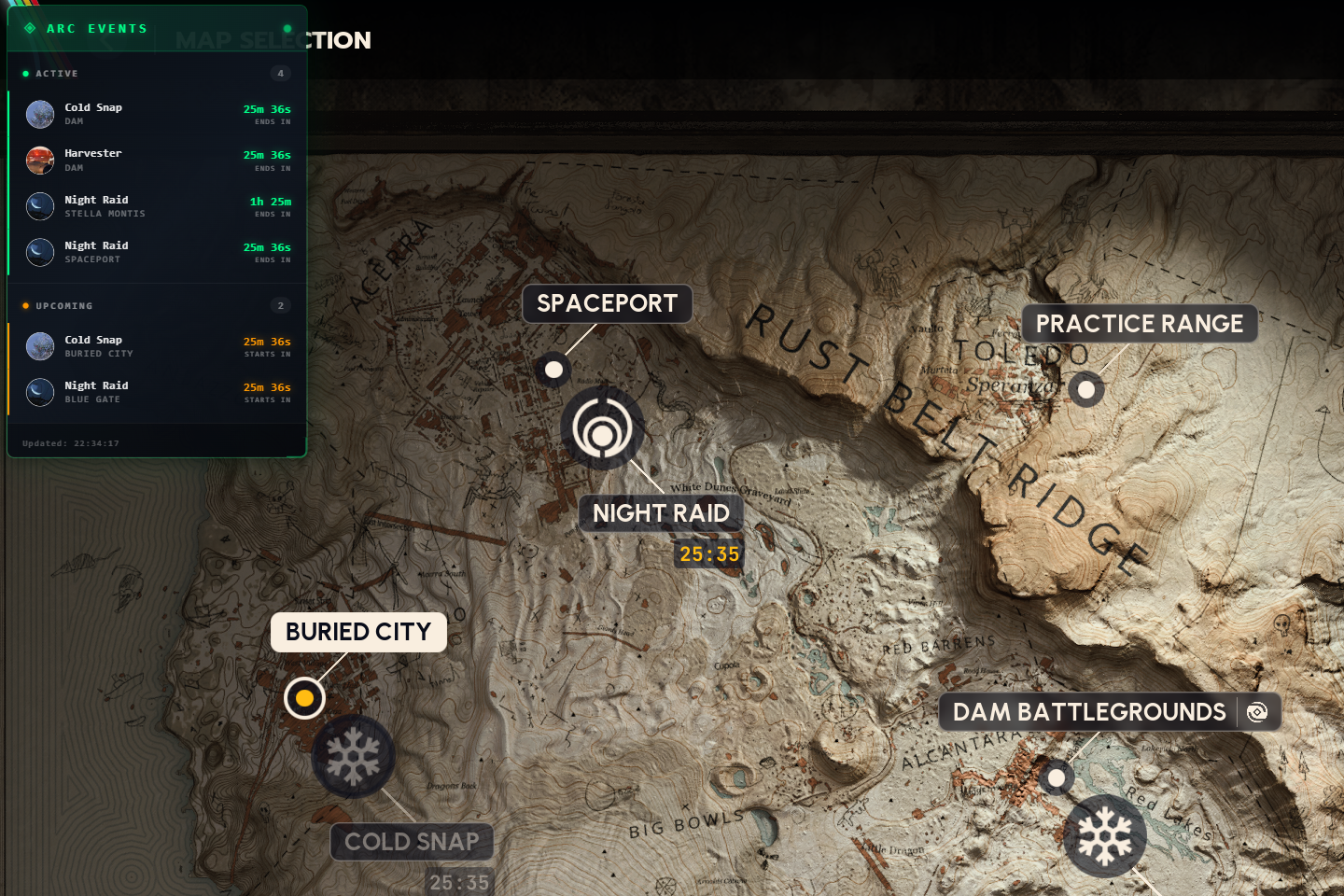Click the orange Buried City map marker
The height and width of the screenshot is (896, 1344).
304,698
